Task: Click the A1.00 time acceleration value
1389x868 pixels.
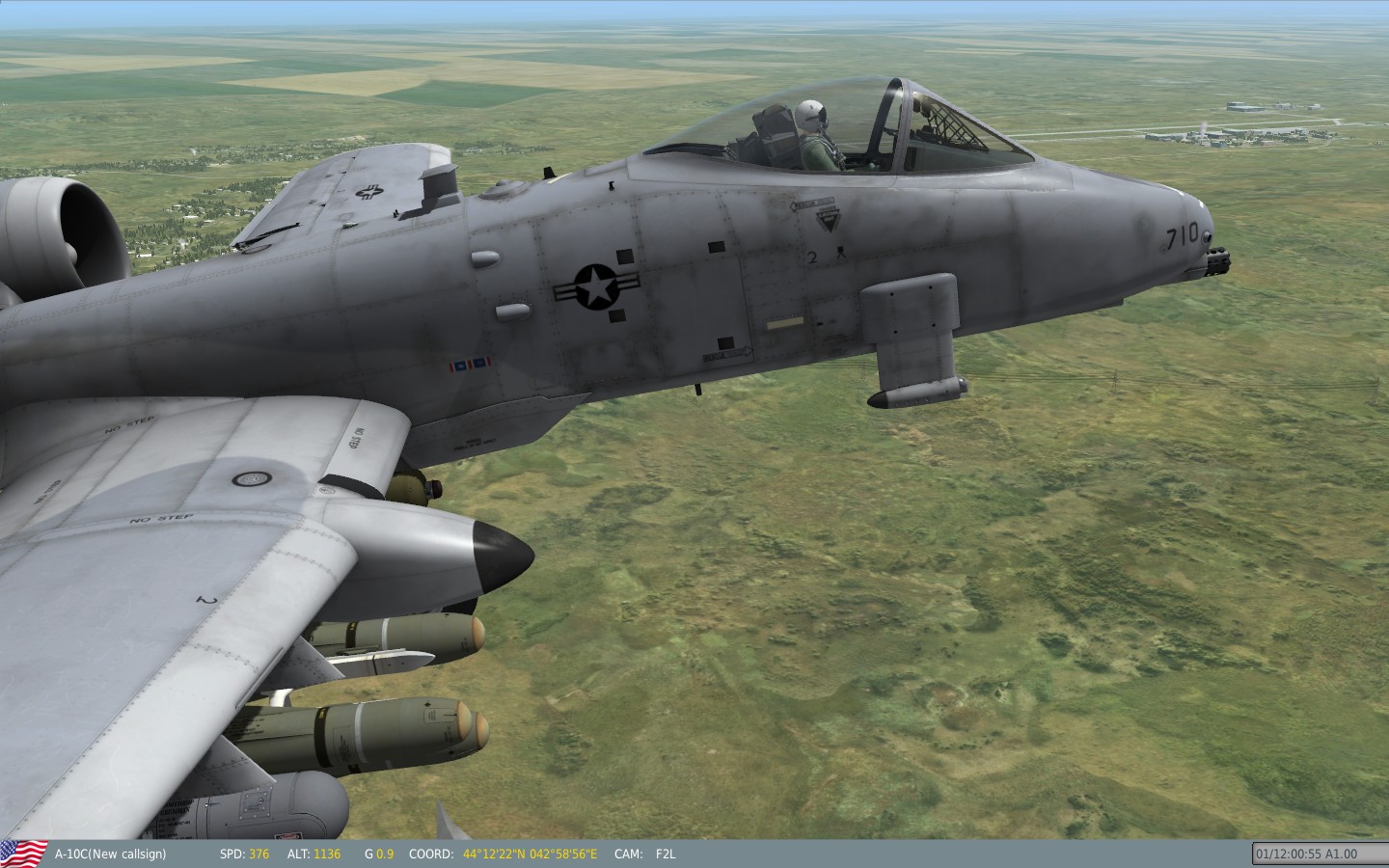Action: coord(1341,853)
